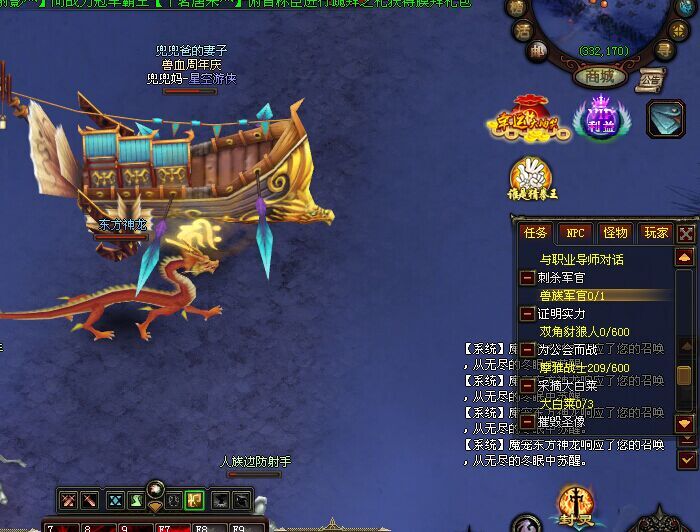Click the teal creature skill icon
This screenshot has height=532, width=700.
[665, 118]
